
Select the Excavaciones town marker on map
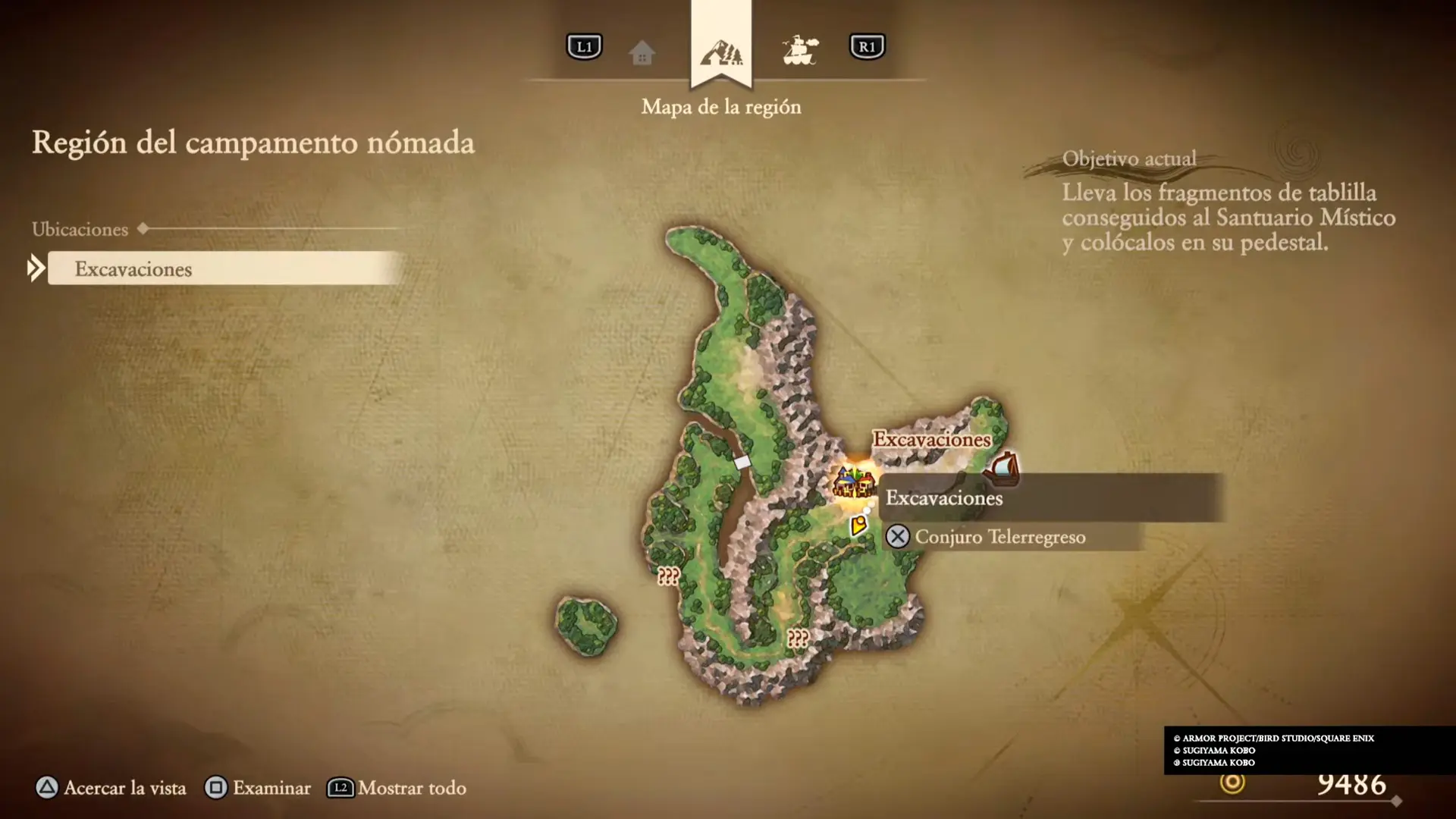point(853,482)
